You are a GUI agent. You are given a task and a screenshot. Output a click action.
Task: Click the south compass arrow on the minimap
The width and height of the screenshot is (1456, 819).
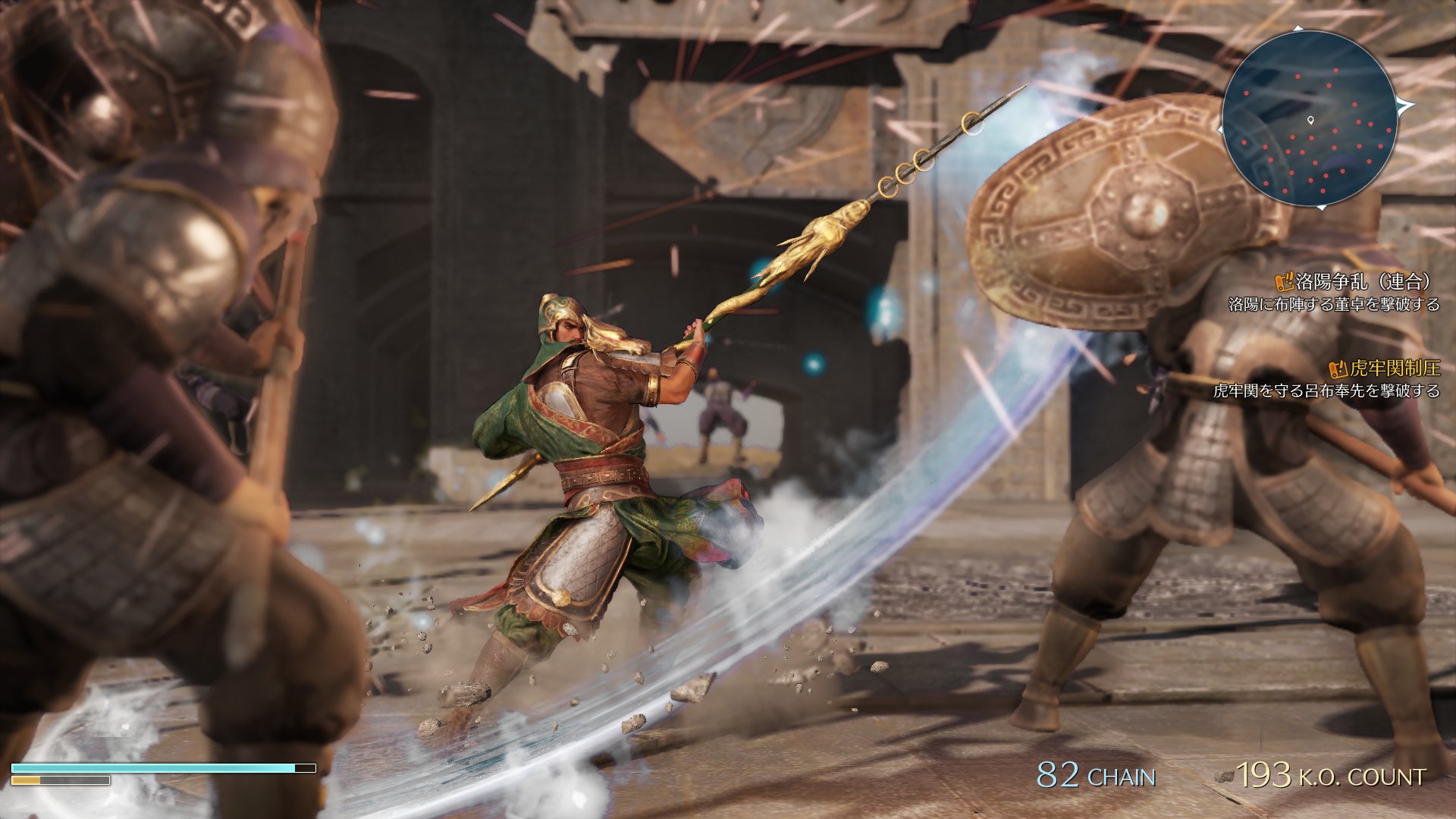click(1323, 206)
